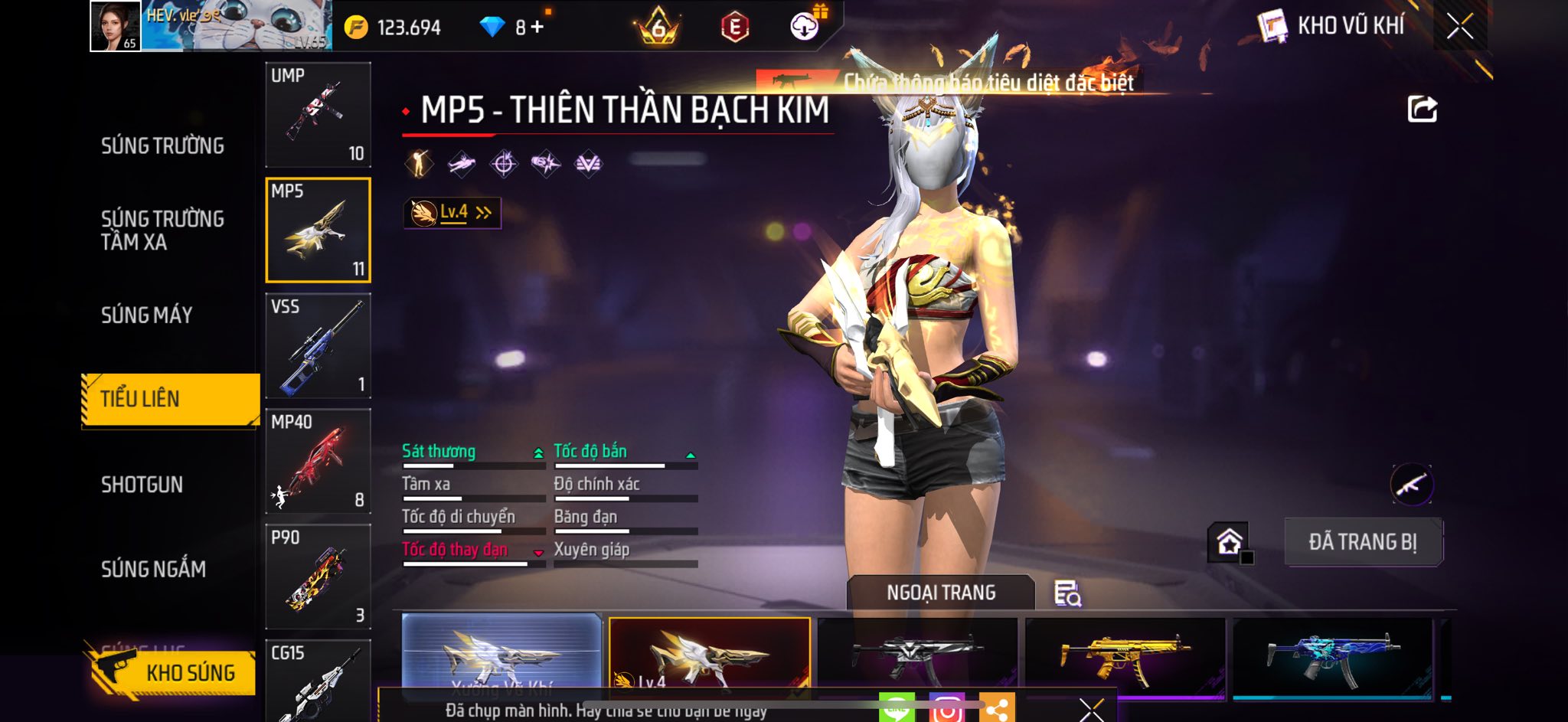Open the skin search icon near Ngoại Trang
This screenshot has height=722, width=1568.
tap(1067, 593)
